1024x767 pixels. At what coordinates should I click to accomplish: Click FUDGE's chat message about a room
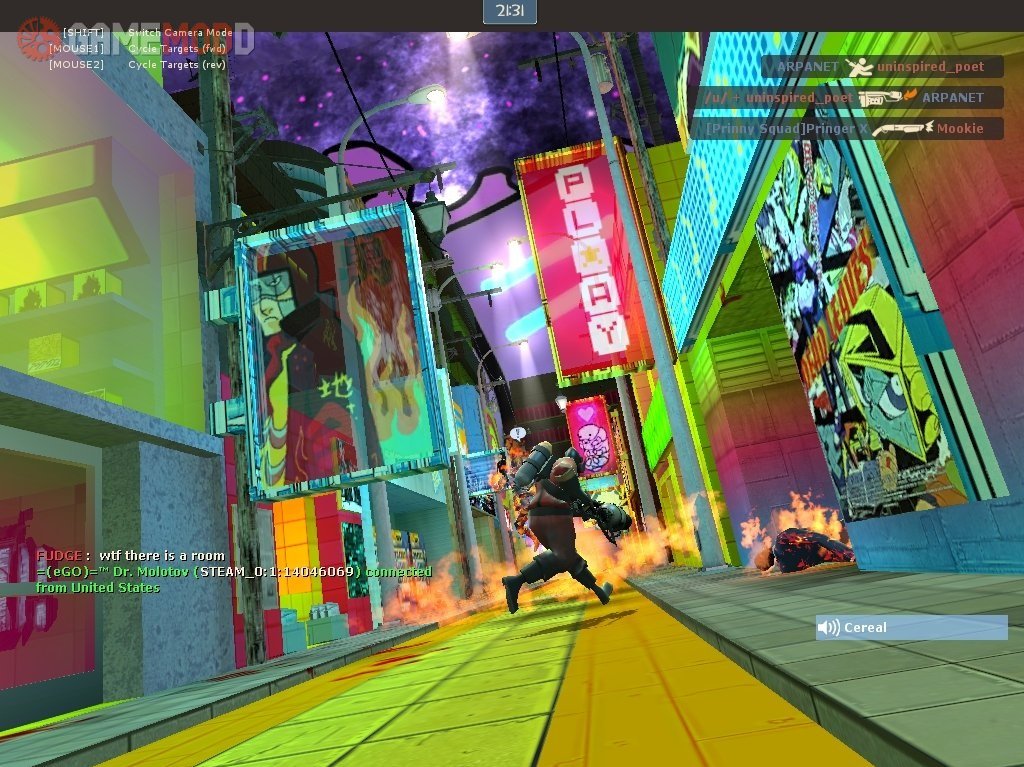(131, 556)
